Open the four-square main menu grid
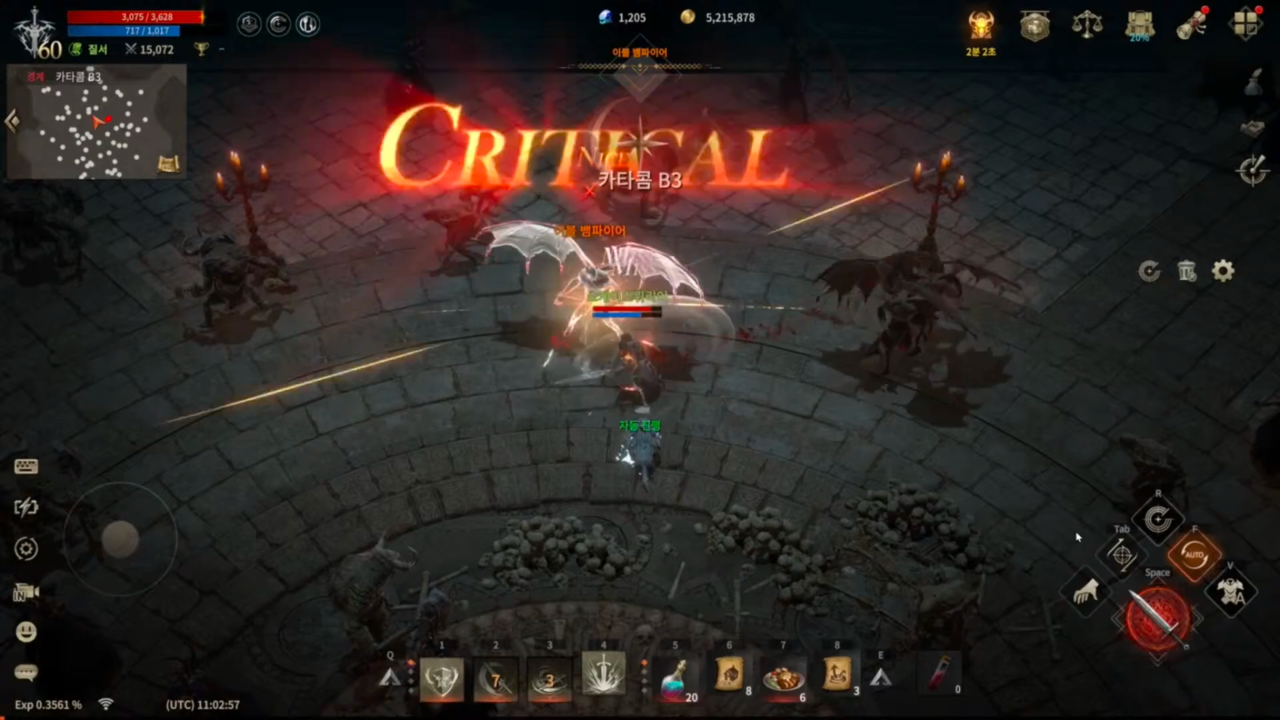This screenshot has width=1280, height=720. 1245,25
